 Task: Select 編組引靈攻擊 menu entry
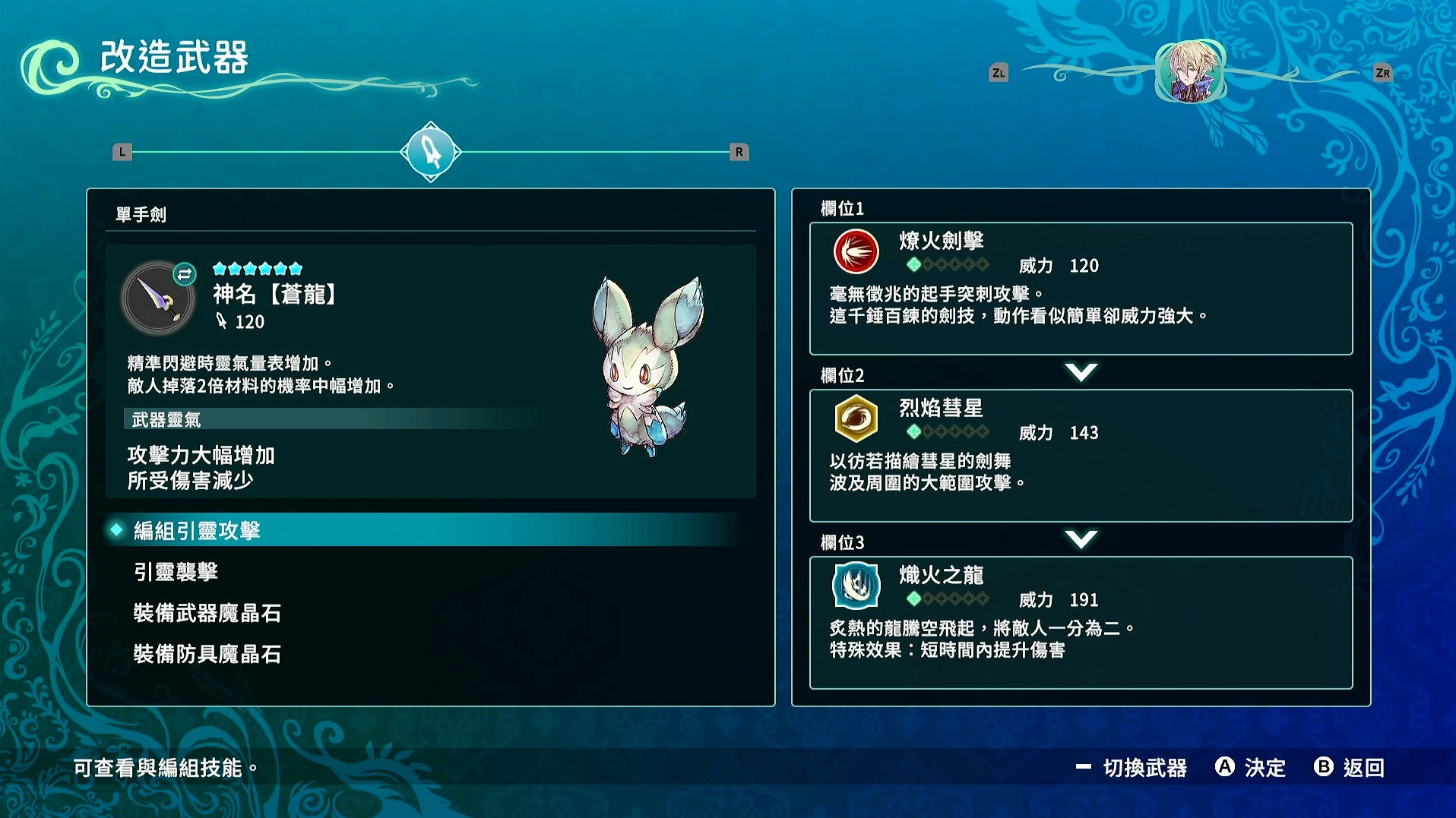coord(197,530)
